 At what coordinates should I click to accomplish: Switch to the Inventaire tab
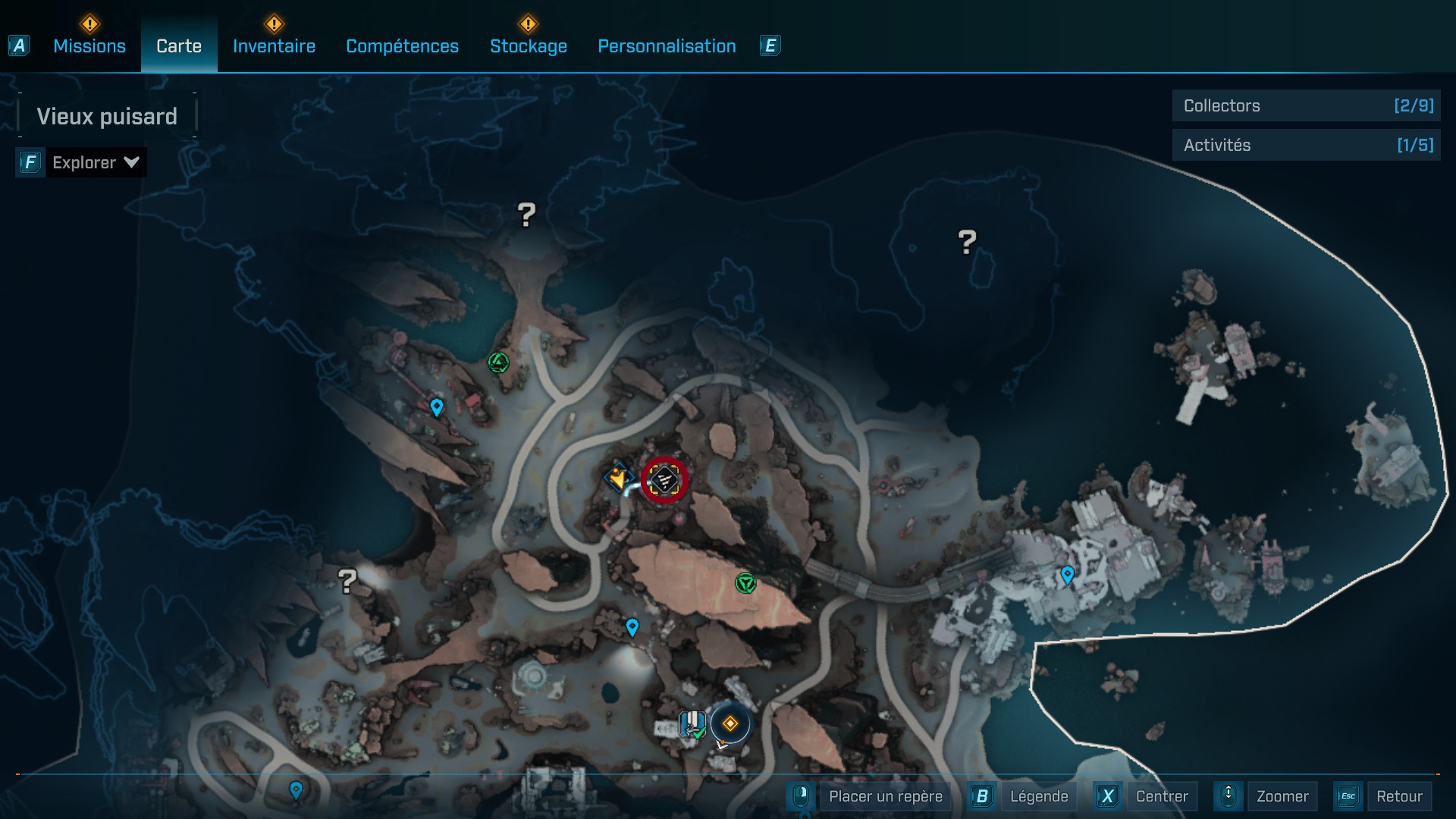(275, 46)
